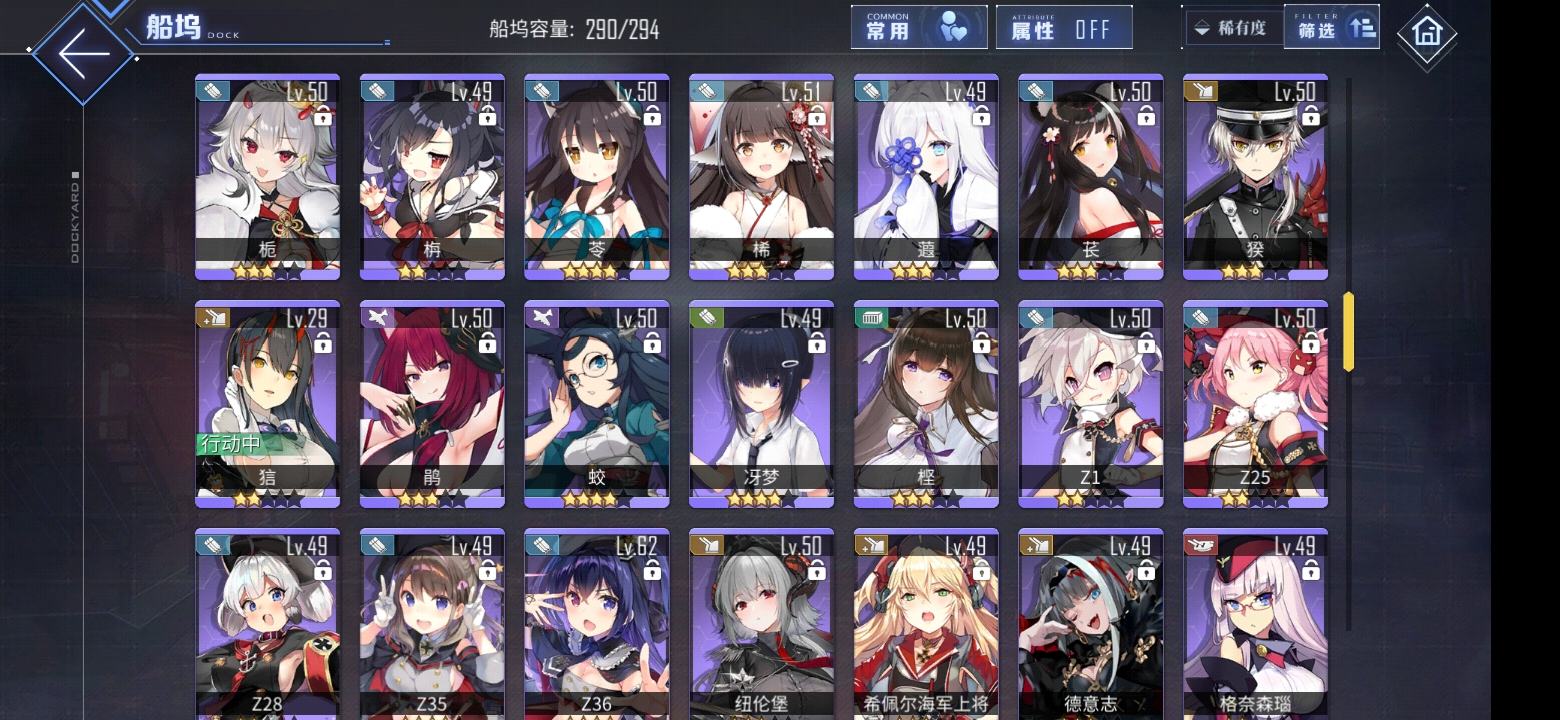
Task: Open the 筛选 filter options
Action: pos(1331,28)
